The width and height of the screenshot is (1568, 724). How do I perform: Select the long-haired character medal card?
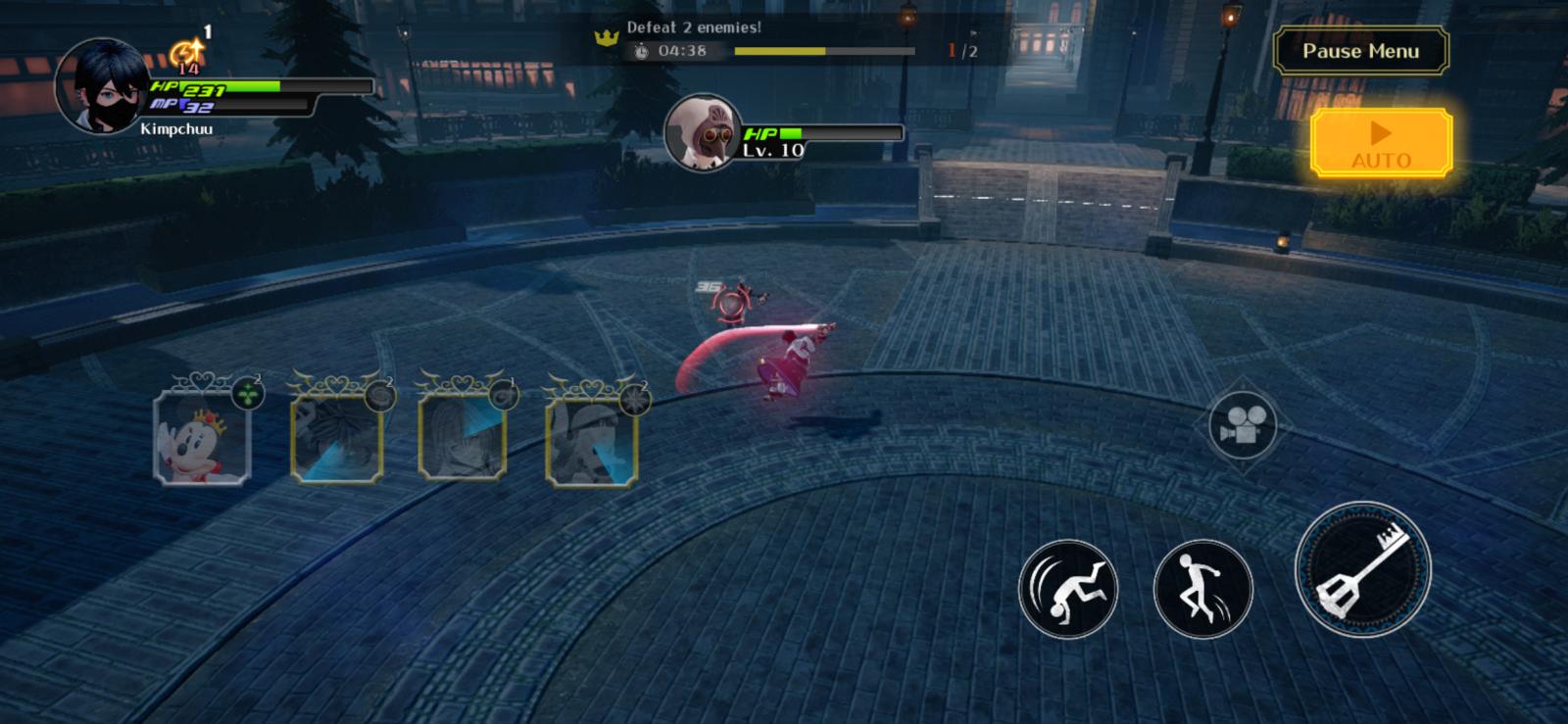[464, 435]
